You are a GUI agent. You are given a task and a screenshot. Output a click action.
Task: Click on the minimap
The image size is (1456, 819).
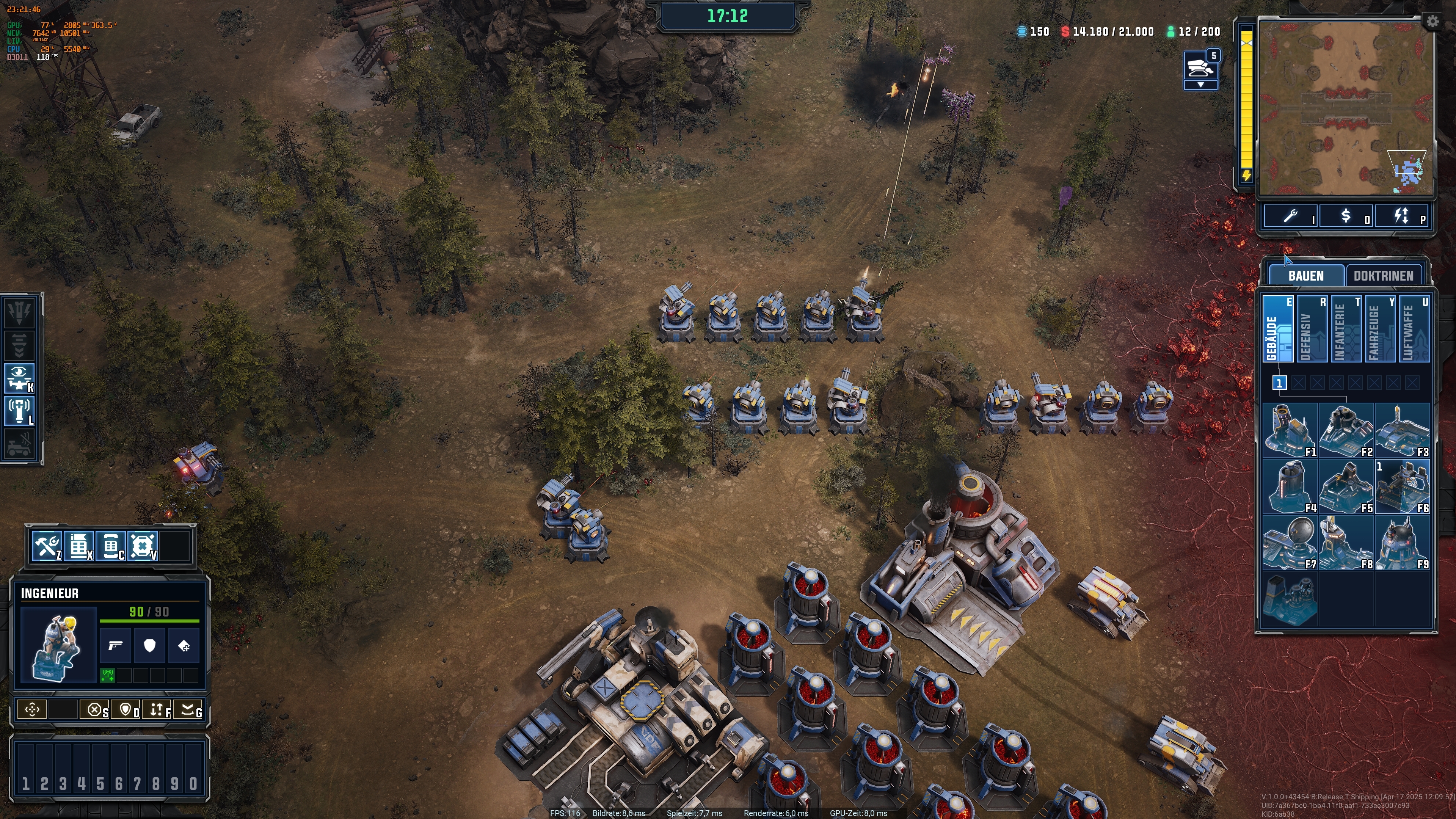pyautogui.click(x=1345, y=107)
